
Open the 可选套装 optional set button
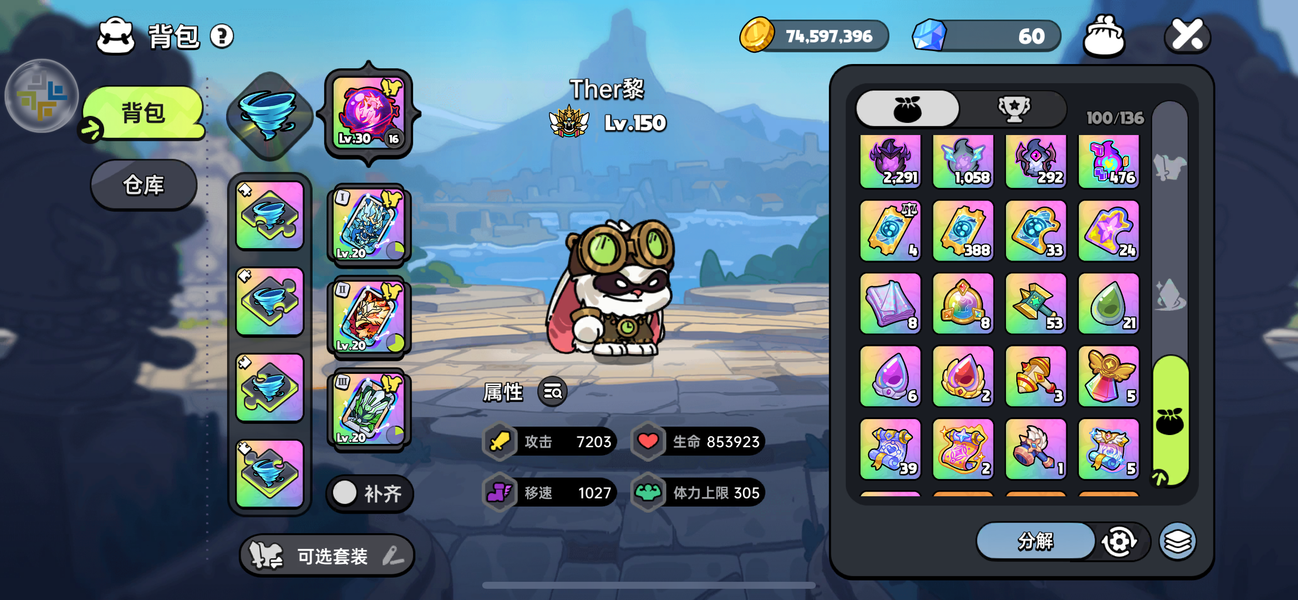pos(327,556)
